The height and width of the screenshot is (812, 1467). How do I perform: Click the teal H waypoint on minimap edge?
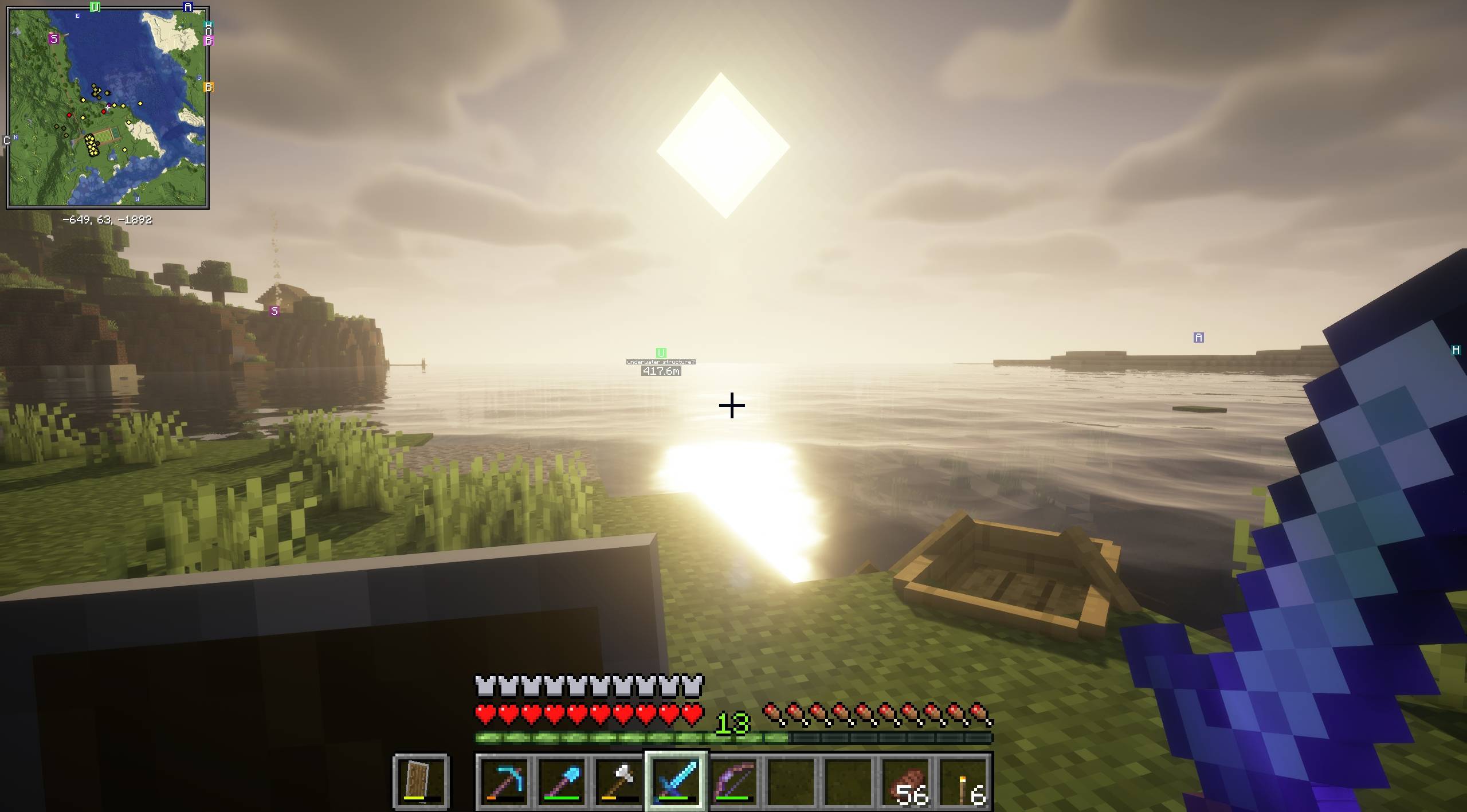[209, 26]
